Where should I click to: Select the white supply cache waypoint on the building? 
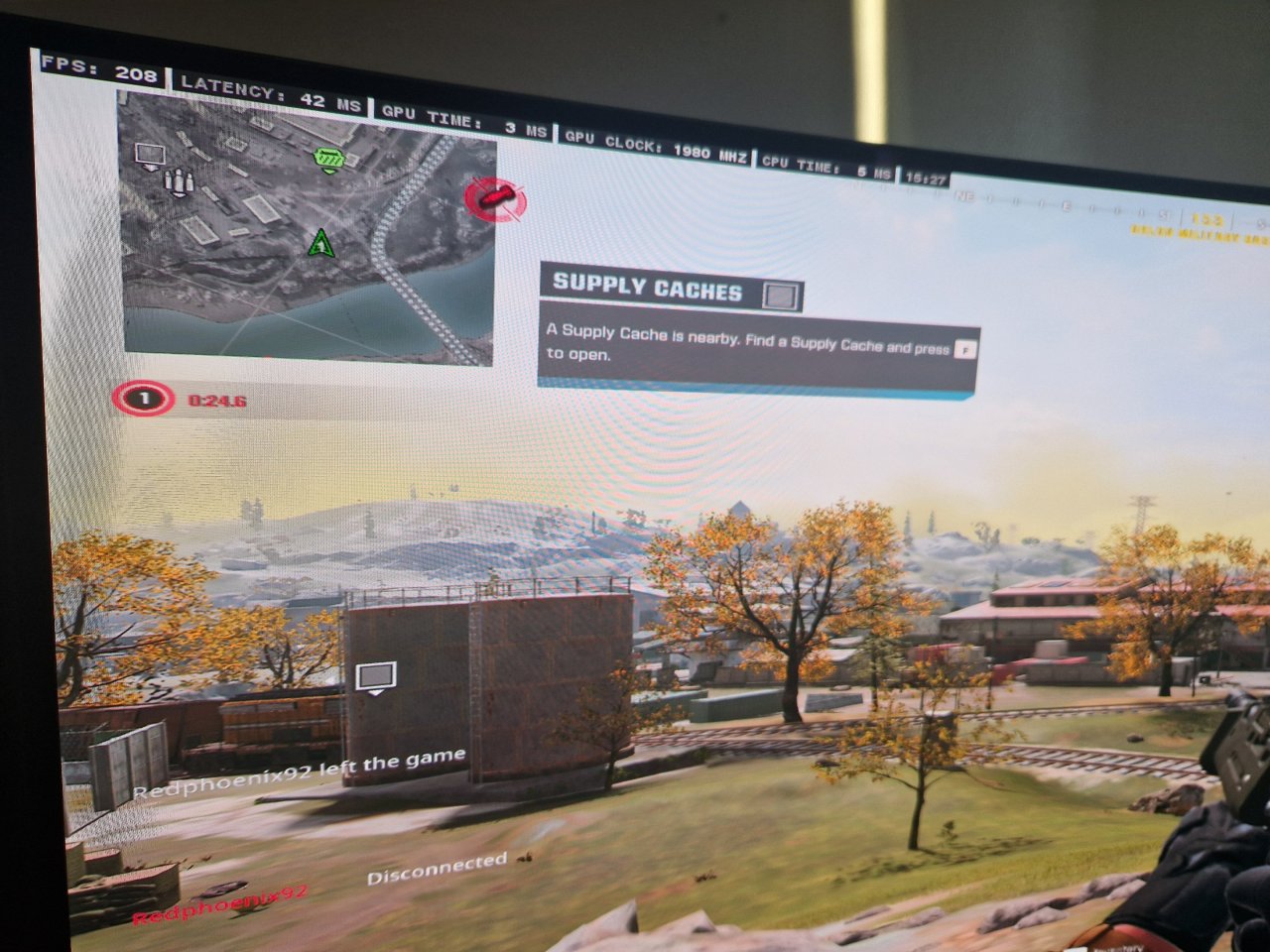coord(375,677)
